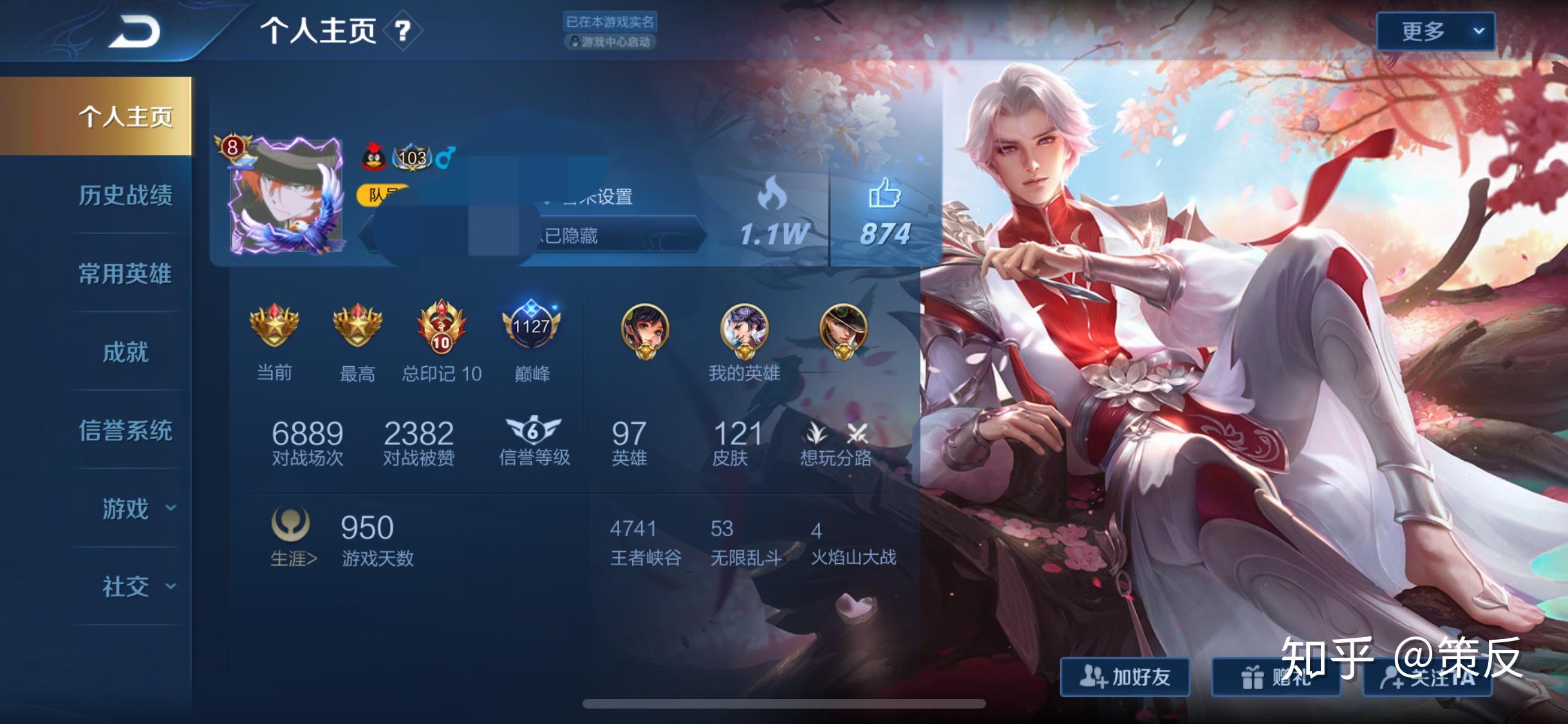The width and height of the screenshot is (1568, 724).
Task: Expand the 游戏 sidebar section
Action: click(x=126, y=508)
